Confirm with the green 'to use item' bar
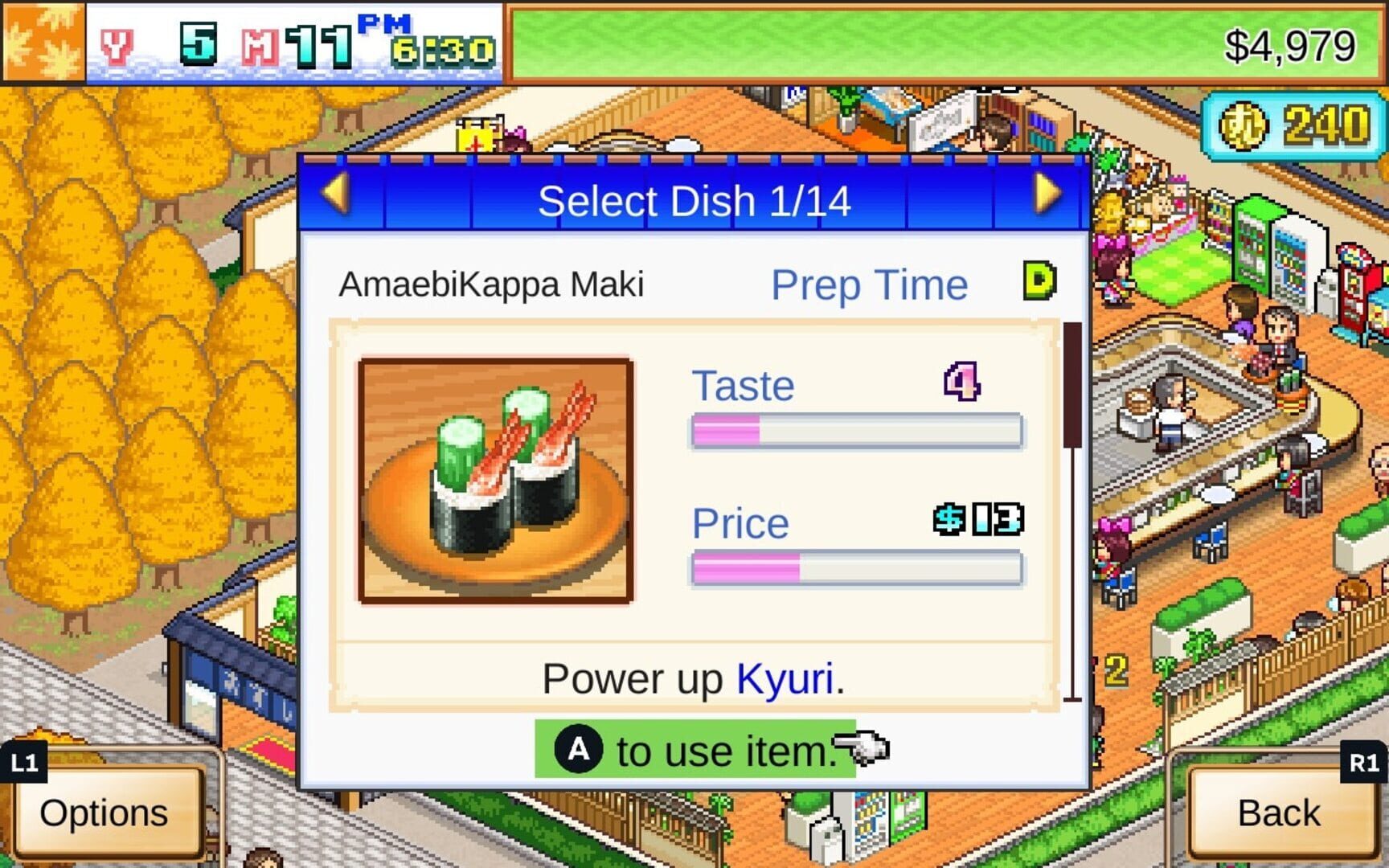Screen dimensions: 1389x868 coord(696,751)
